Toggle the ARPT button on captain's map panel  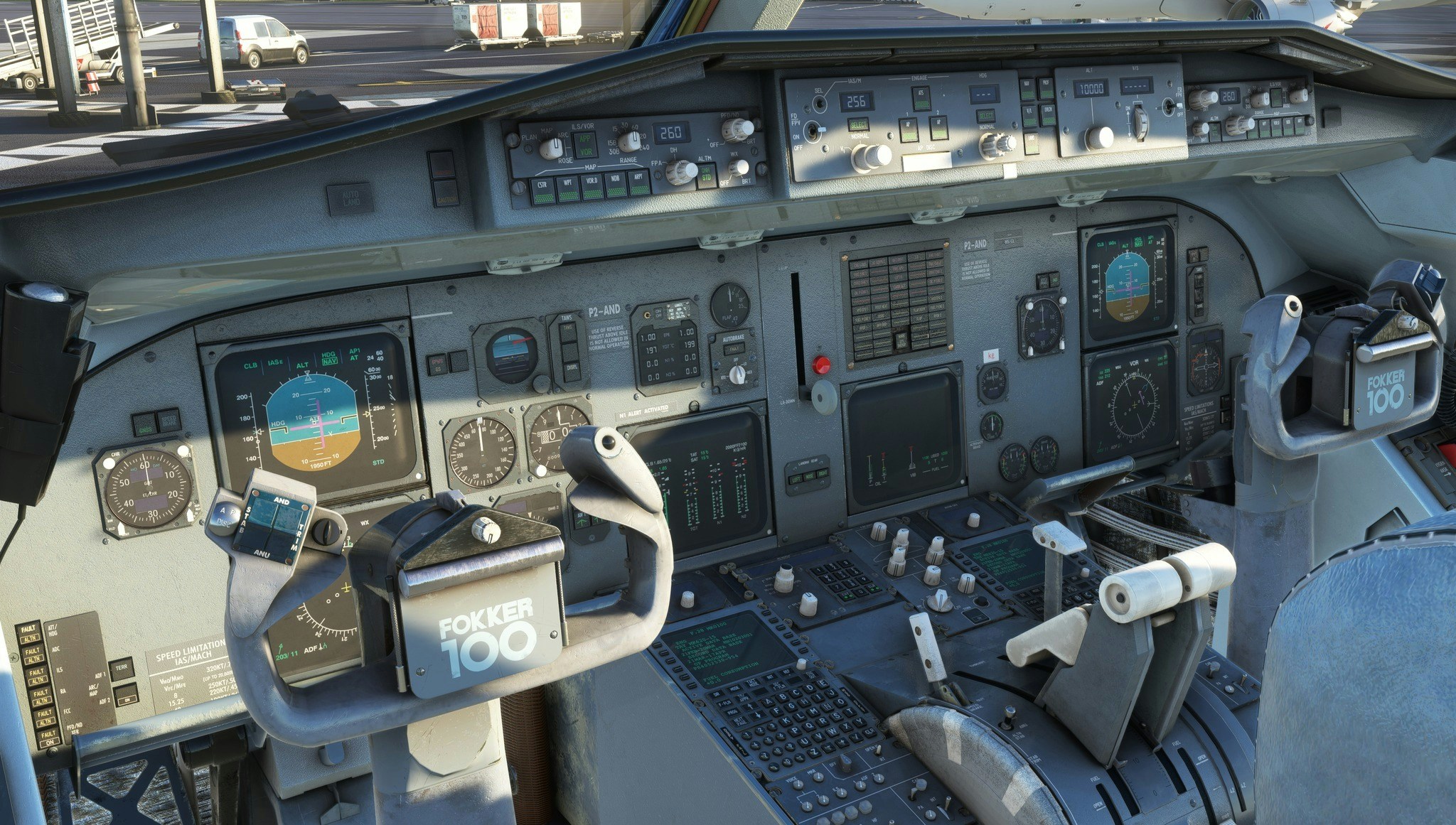639,183
